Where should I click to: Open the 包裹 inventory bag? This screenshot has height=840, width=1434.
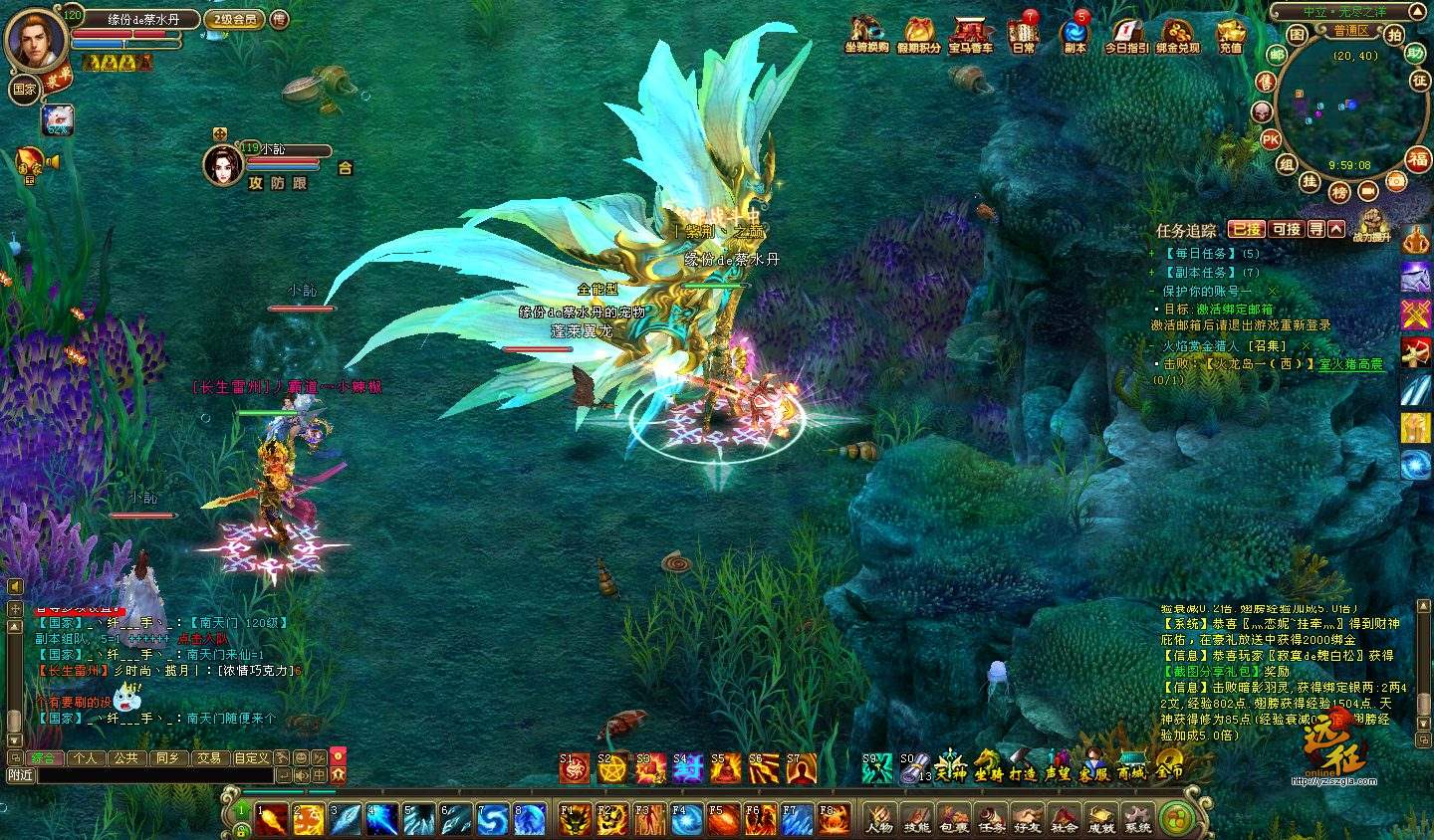click(953, 818)
